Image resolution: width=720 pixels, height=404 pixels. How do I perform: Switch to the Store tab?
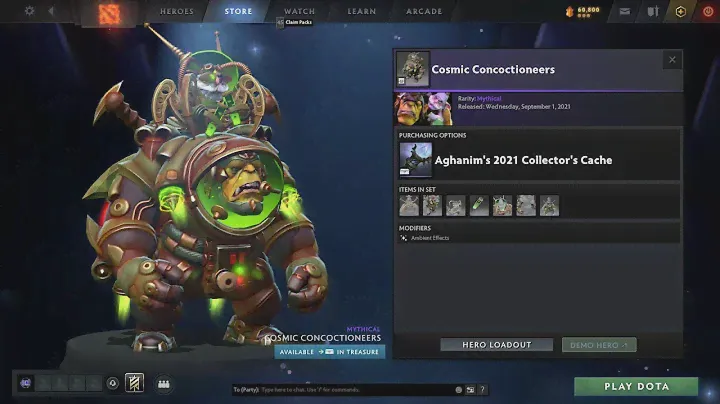pyautogui.click(x=238, y=12)
